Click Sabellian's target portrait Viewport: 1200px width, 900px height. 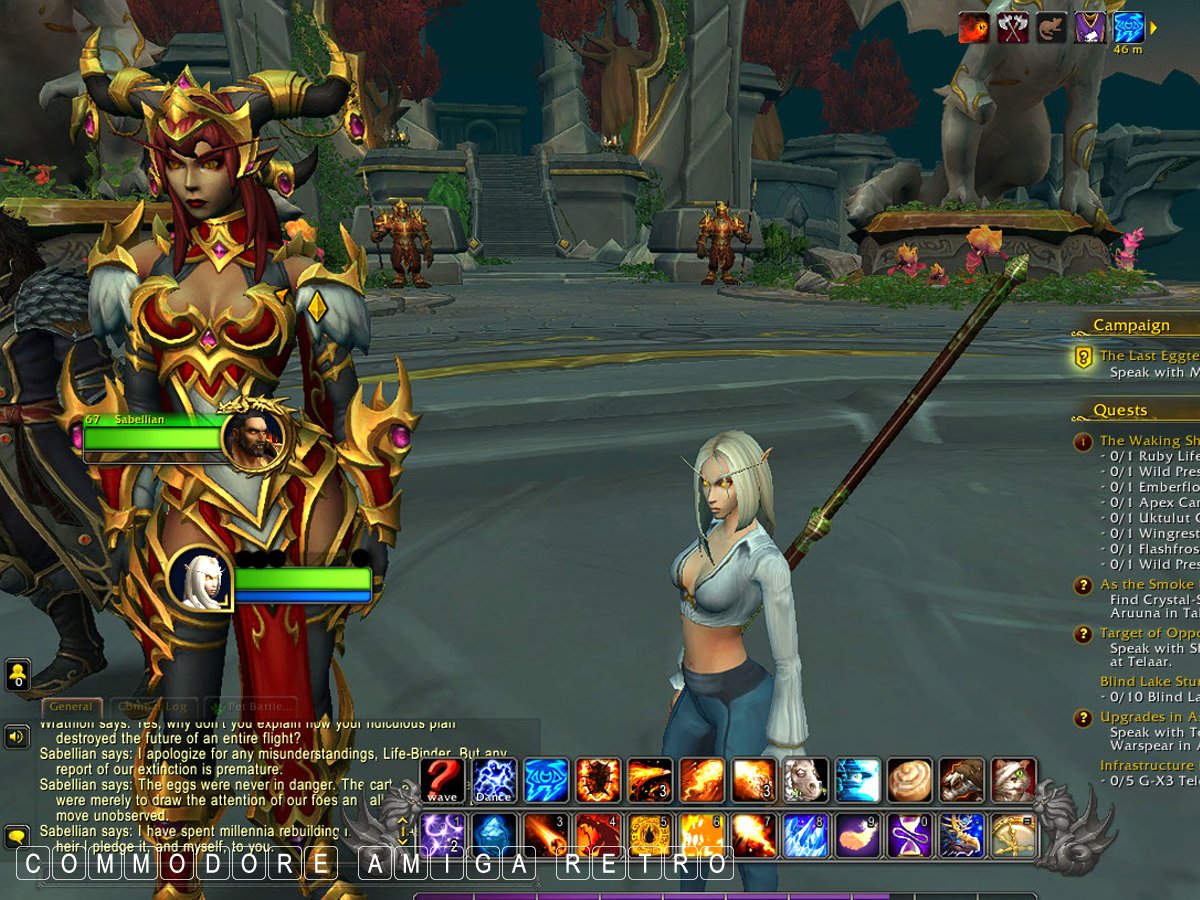click(x=253, y=437)
